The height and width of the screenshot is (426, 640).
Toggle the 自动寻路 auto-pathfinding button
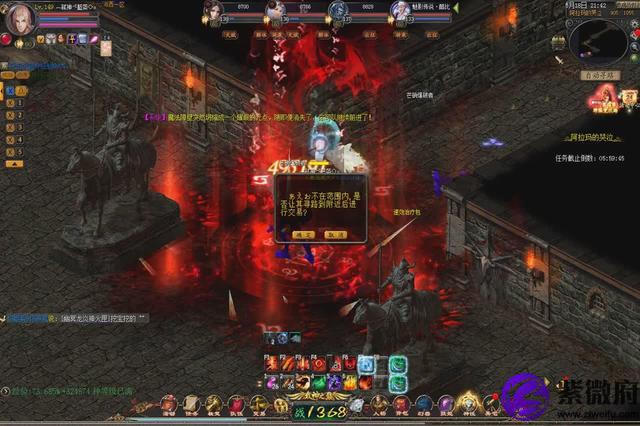(601, 75)
